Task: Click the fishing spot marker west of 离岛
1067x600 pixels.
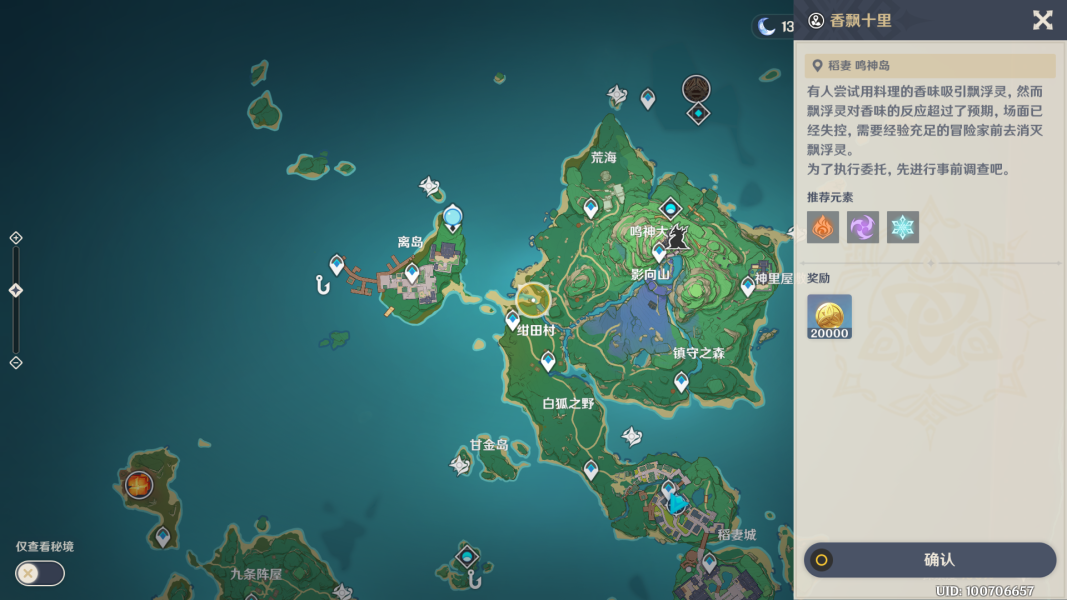Action: tap(322, 286)
